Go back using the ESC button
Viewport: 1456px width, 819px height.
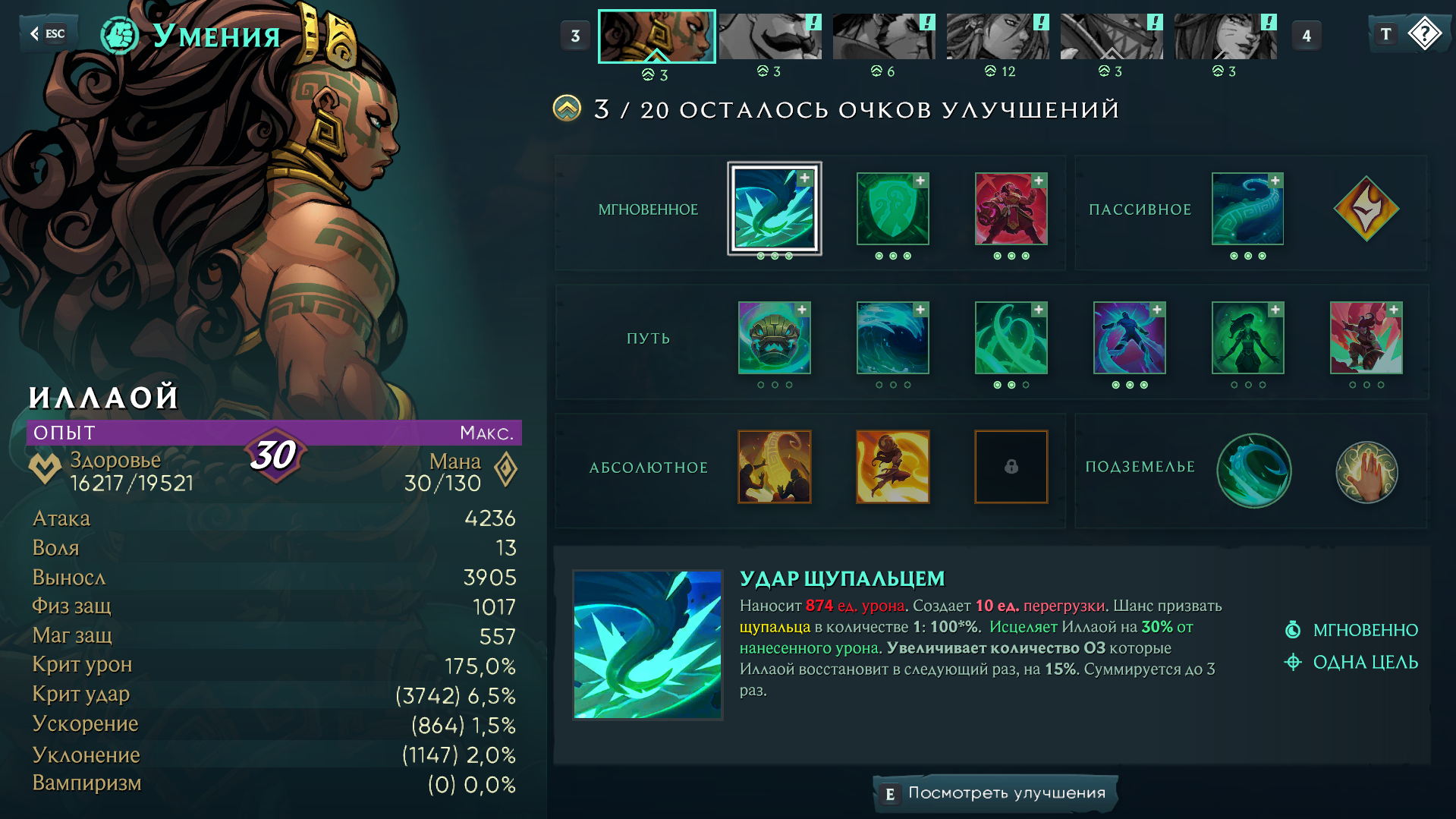click(x=48, y=33)
